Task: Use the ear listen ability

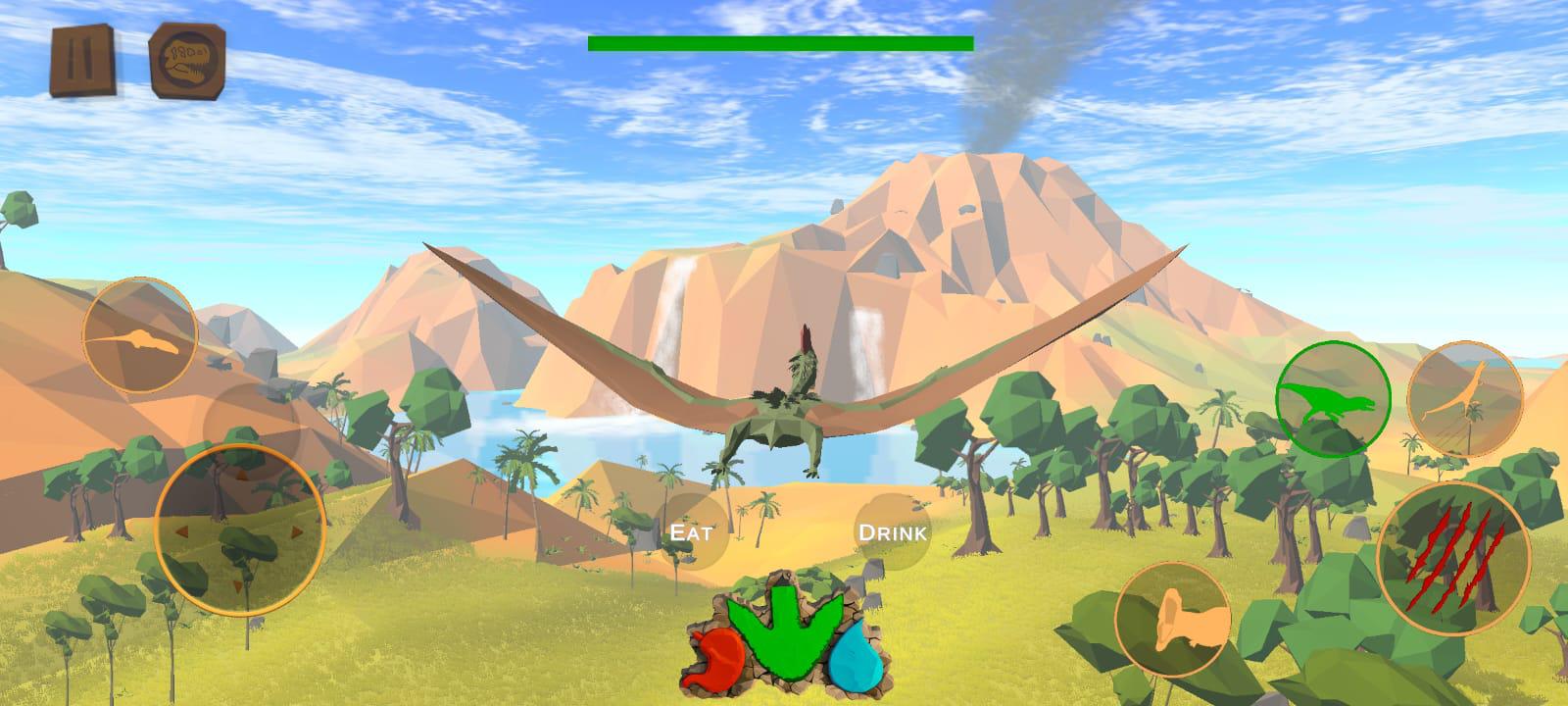Action: click(1173, 620)
